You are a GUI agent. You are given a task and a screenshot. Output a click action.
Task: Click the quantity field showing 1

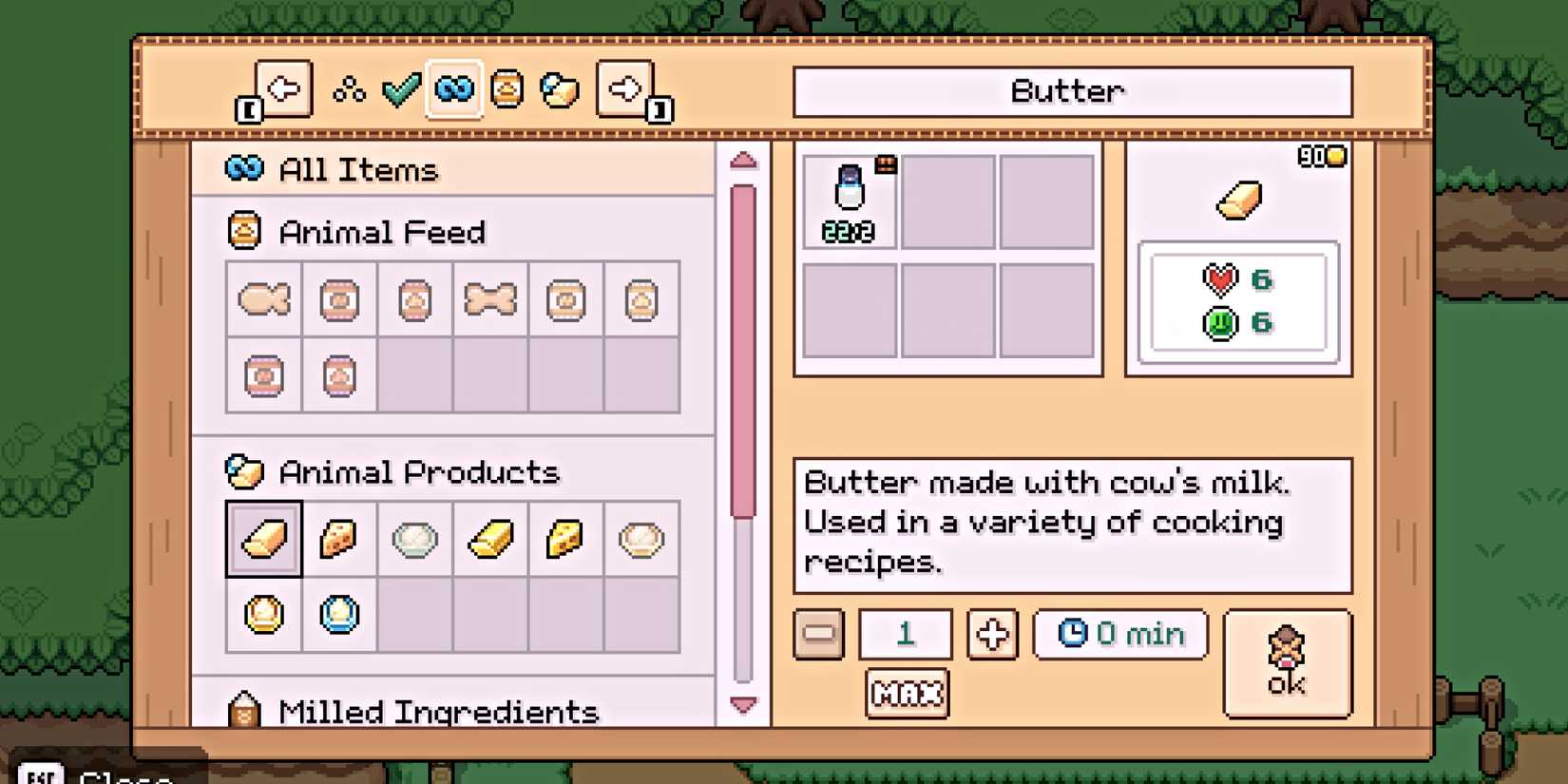click(904, 634)
